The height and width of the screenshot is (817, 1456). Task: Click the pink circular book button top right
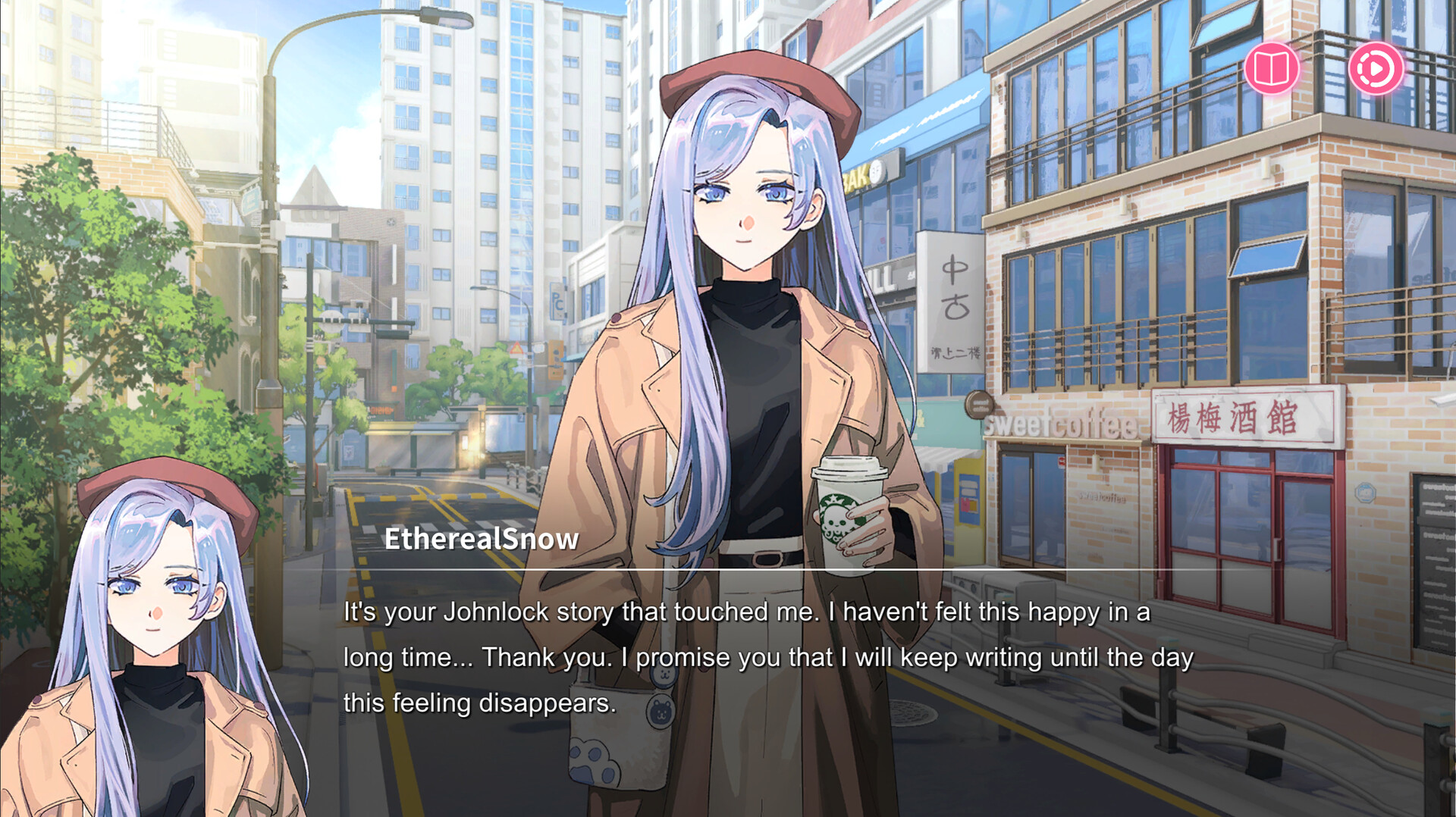[1273, 69]
